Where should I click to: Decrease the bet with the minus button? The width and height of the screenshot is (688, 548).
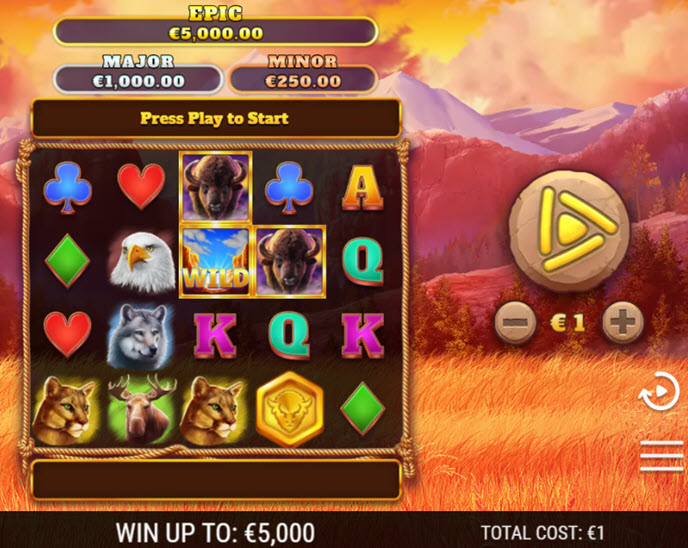[516, 323]
